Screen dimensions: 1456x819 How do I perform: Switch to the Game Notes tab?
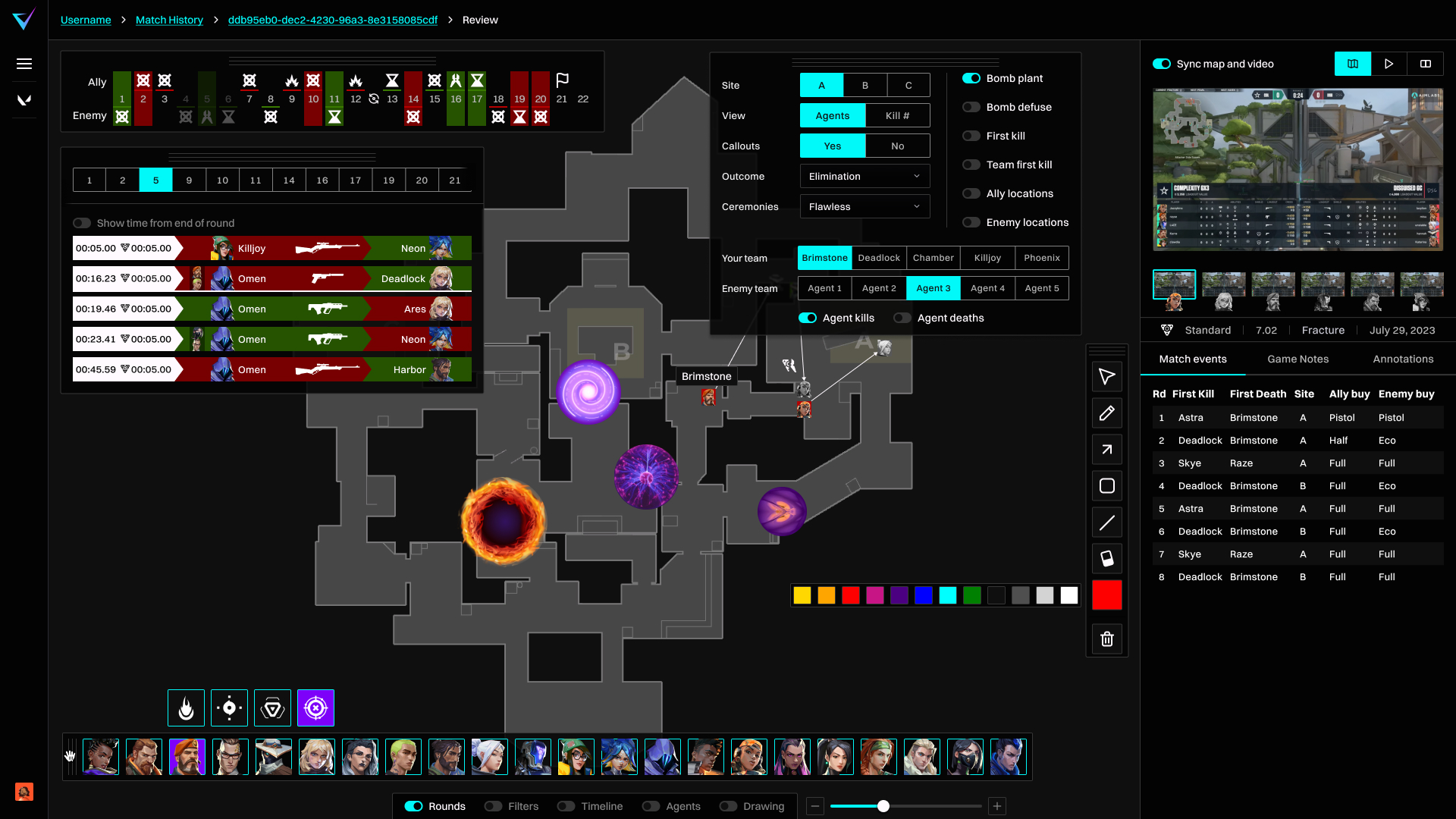click(1298, 359)
